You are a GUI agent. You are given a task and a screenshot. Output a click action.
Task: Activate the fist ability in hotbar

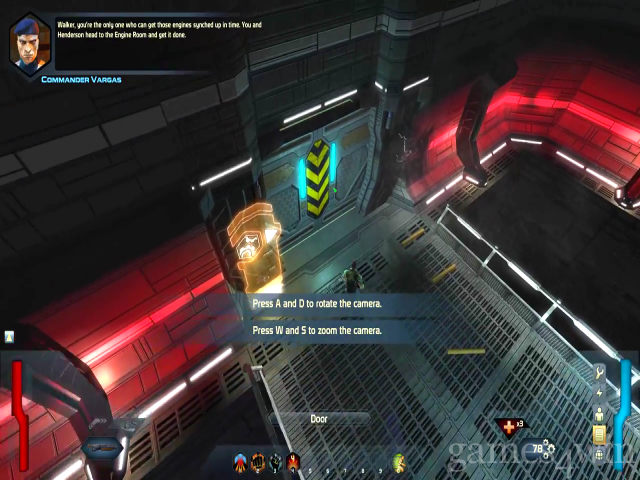[258, 462]
